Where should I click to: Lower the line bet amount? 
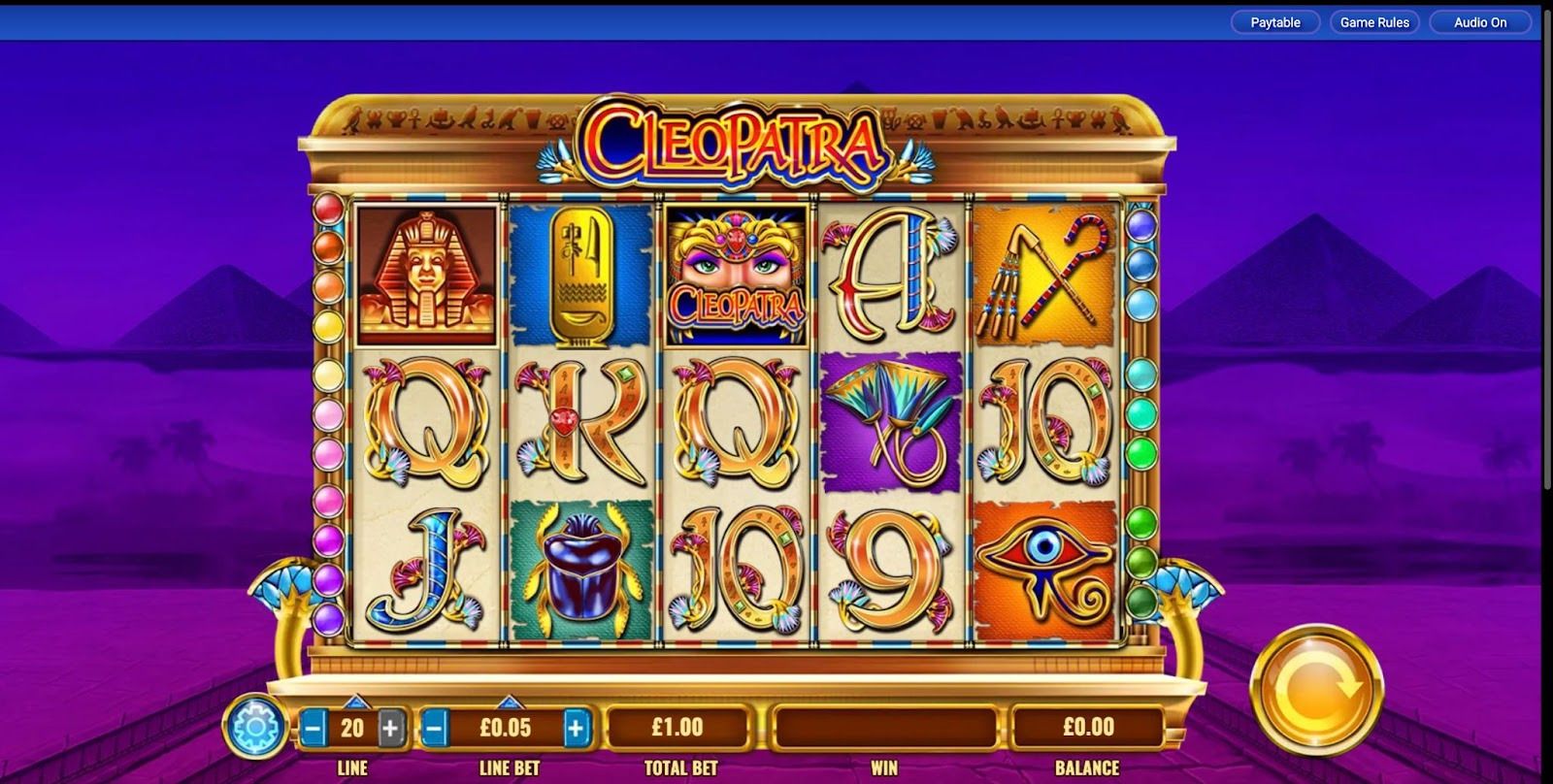436,727
